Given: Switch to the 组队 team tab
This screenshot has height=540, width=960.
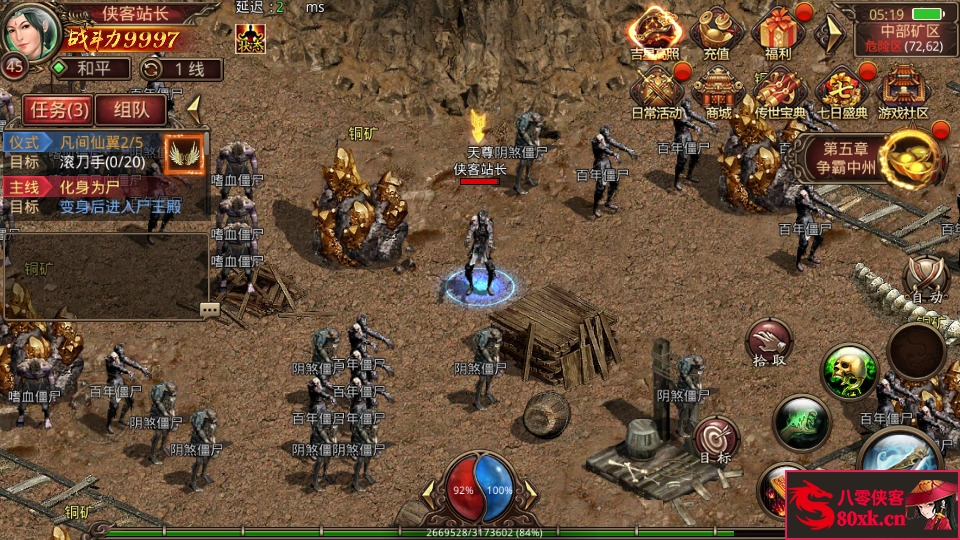Looking at the screenshot, I should [x=132, y=109].
